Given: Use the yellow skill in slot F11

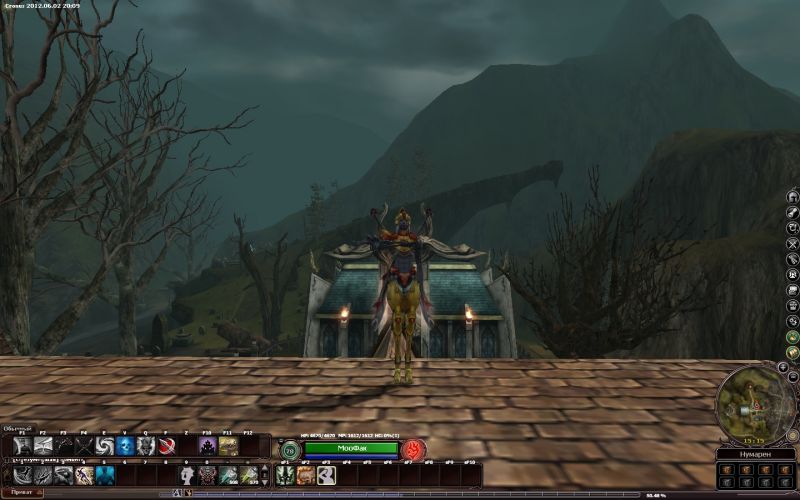Looking at the screenshot, I should click(229, 446).
